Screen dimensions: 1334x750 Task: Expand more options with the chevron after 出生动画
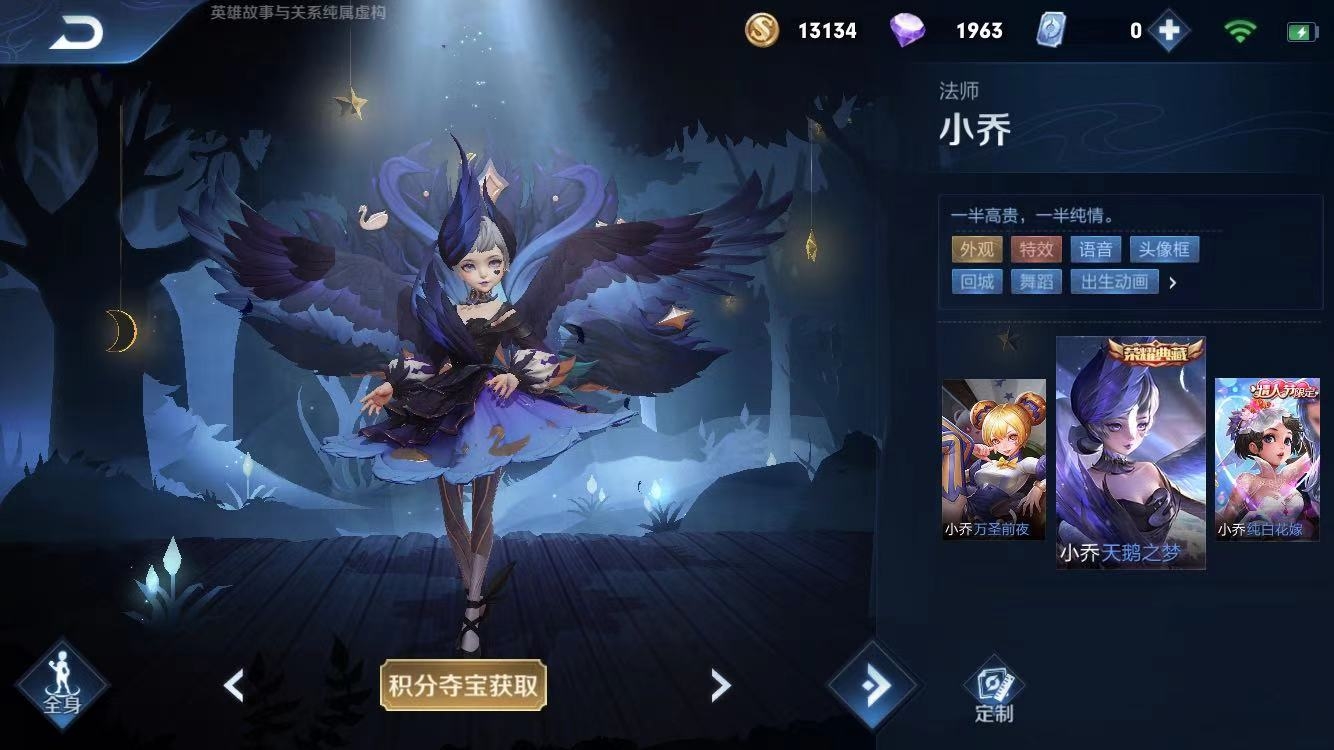(x=1173, y=282)
